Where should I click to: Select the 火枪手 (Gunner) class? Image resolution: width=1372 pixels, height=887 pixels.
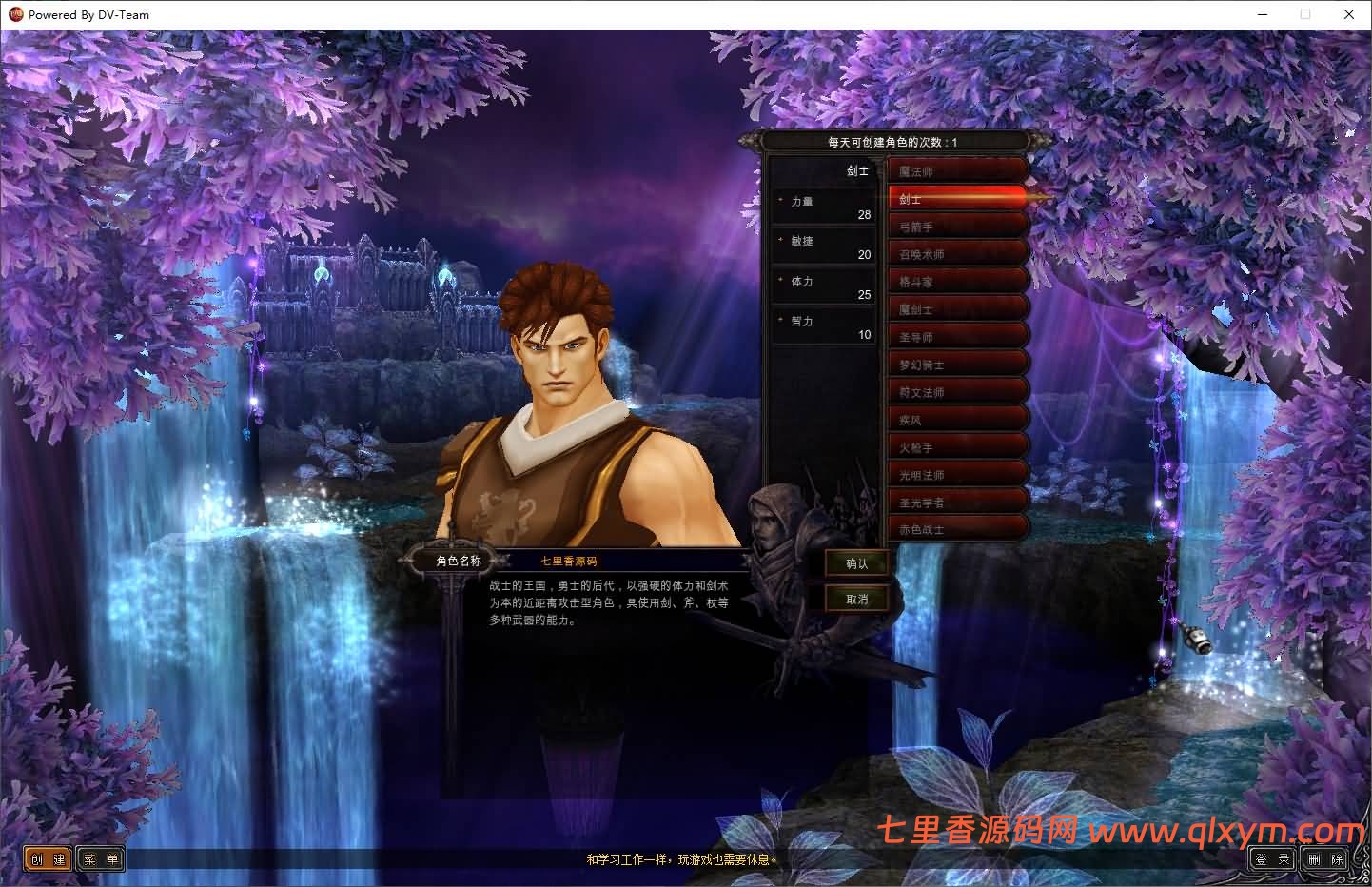point(956,445)
